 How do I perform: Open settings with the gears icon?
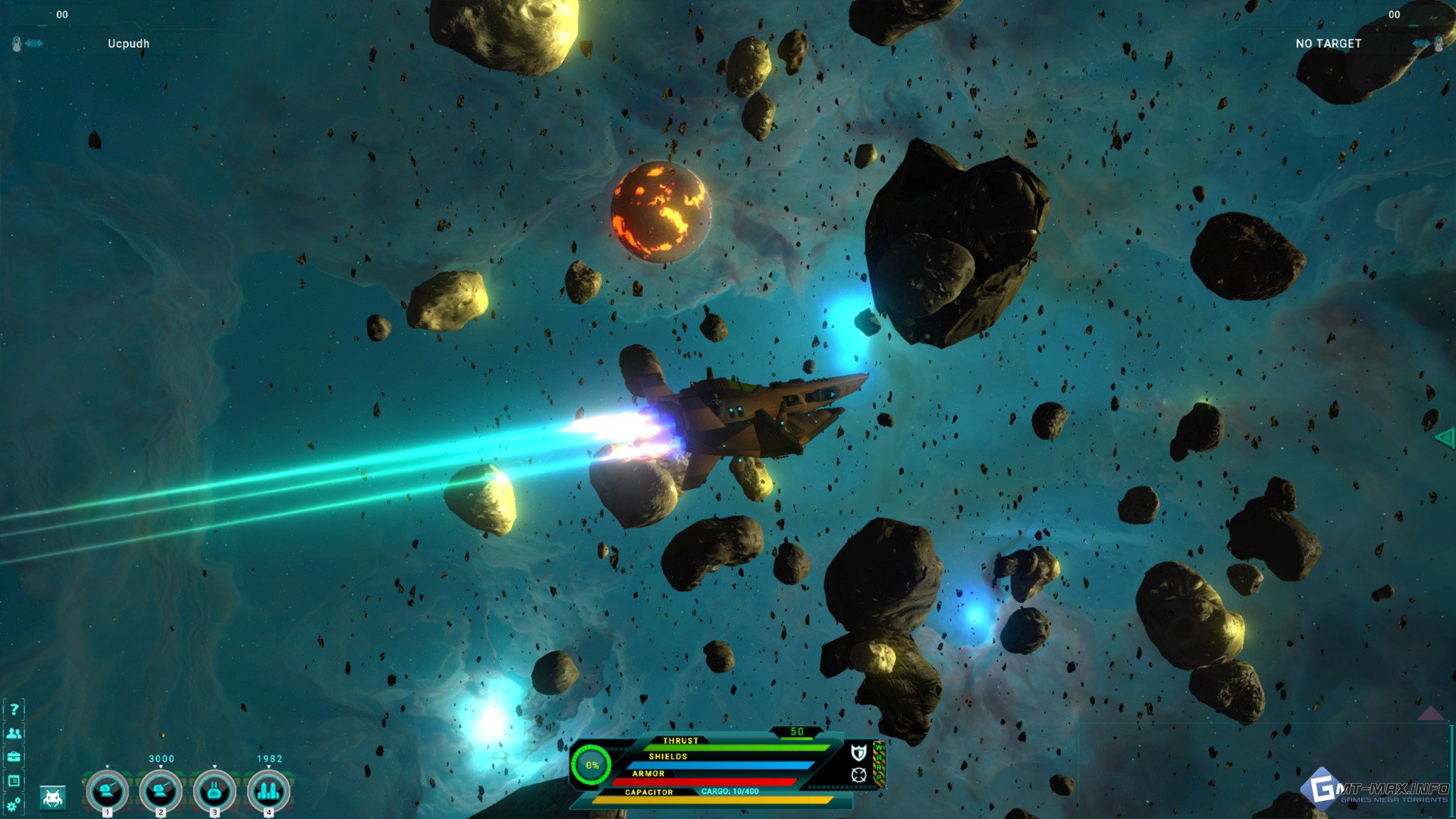[x=14, y=804]
